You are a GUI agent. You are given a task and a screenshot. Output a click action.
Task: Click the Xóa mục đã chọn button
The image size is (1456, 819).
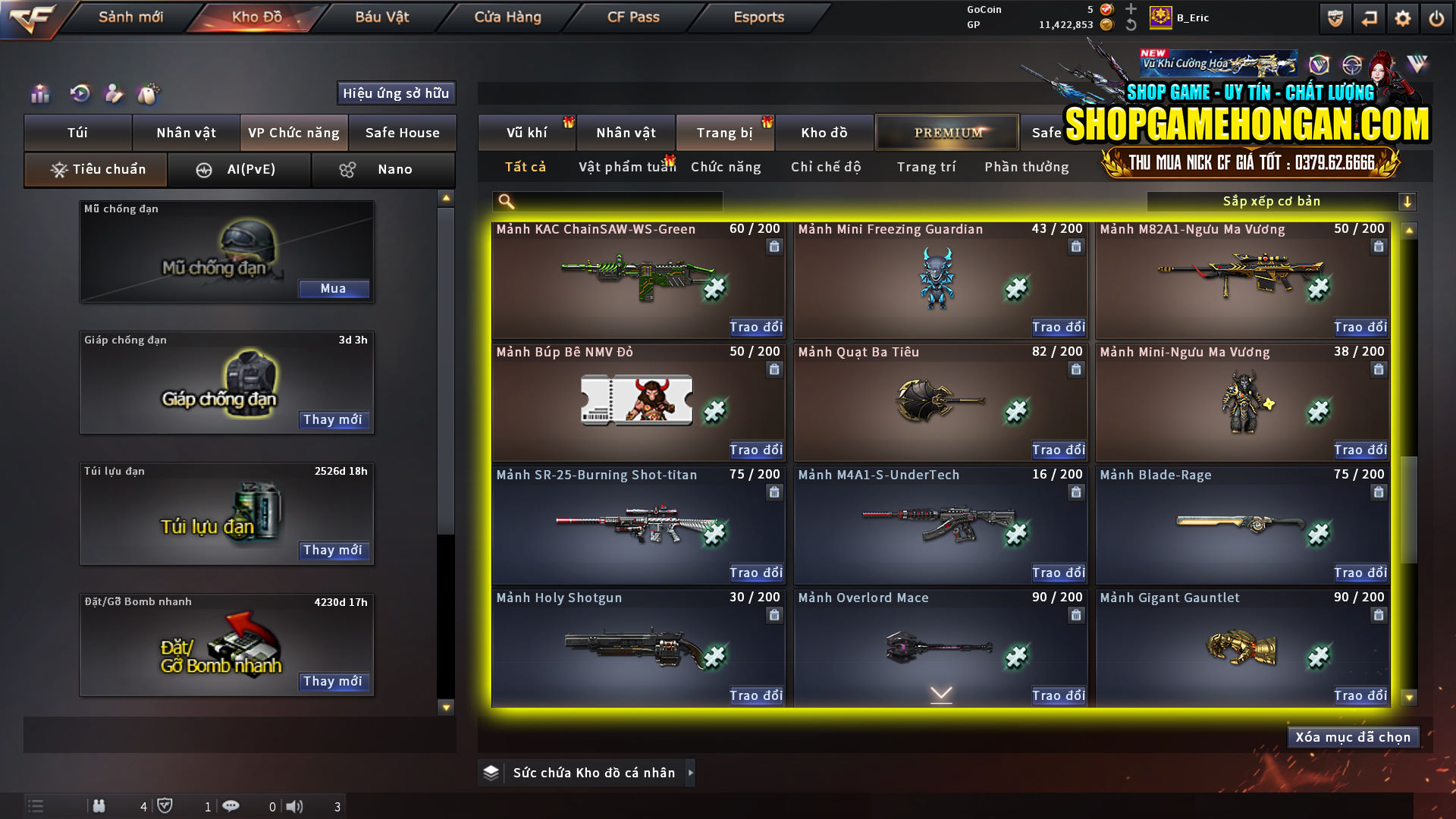point(1353,736)
